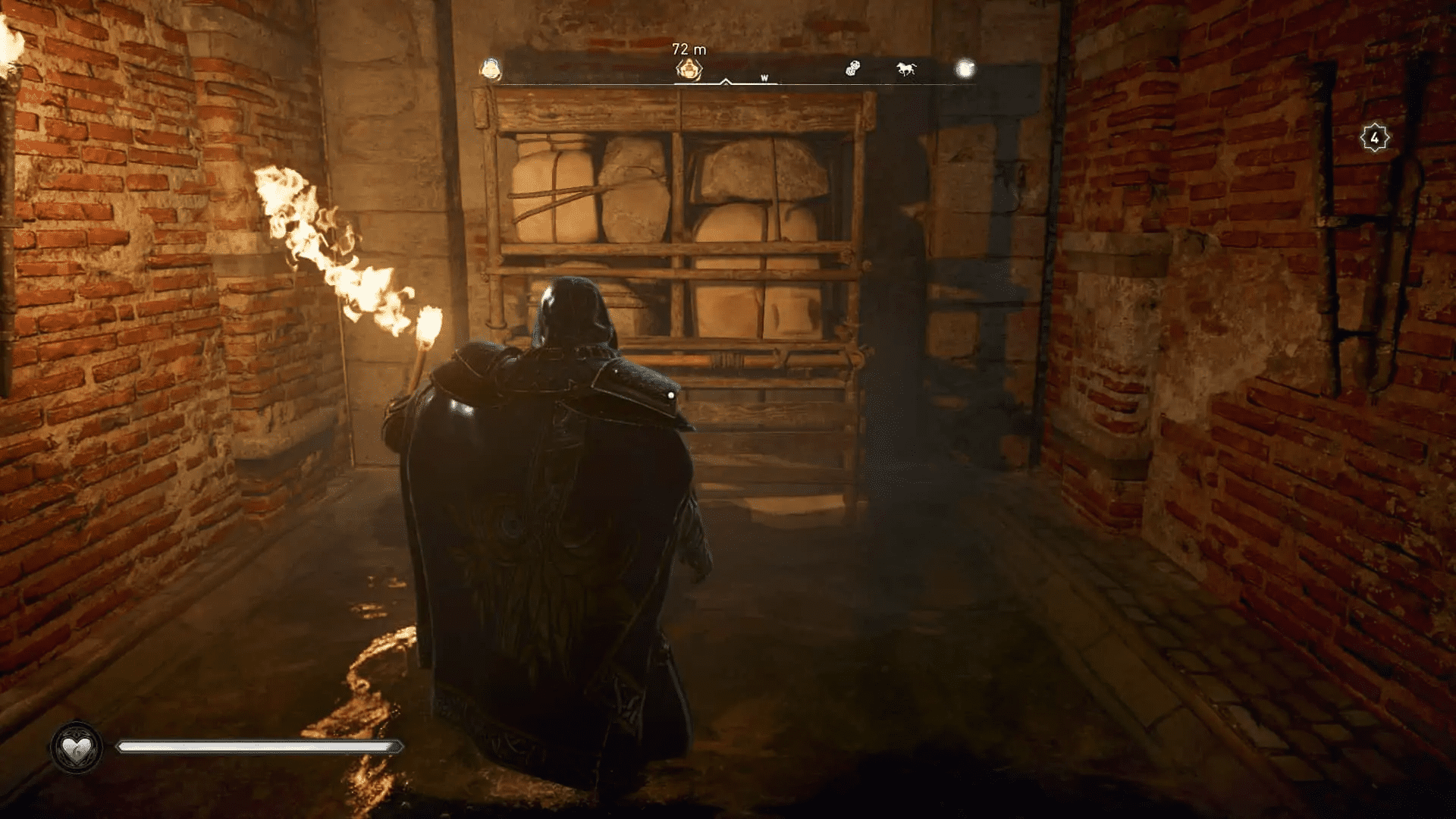
Task: Open details under the star badge numbered 4
Action: click(1376, 138)
